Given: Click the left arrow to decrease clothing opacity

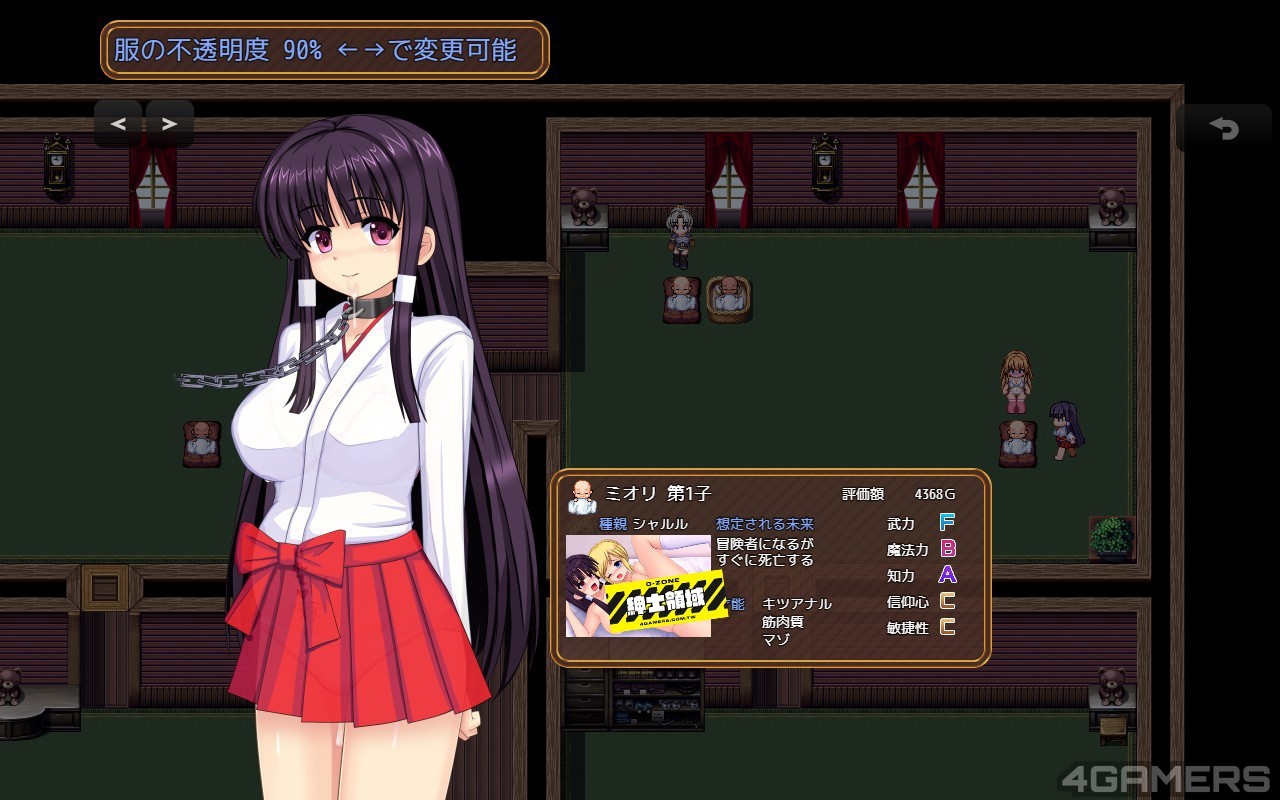Looking at the screenshot, I should pyautogui.click(x=118, y=124).
